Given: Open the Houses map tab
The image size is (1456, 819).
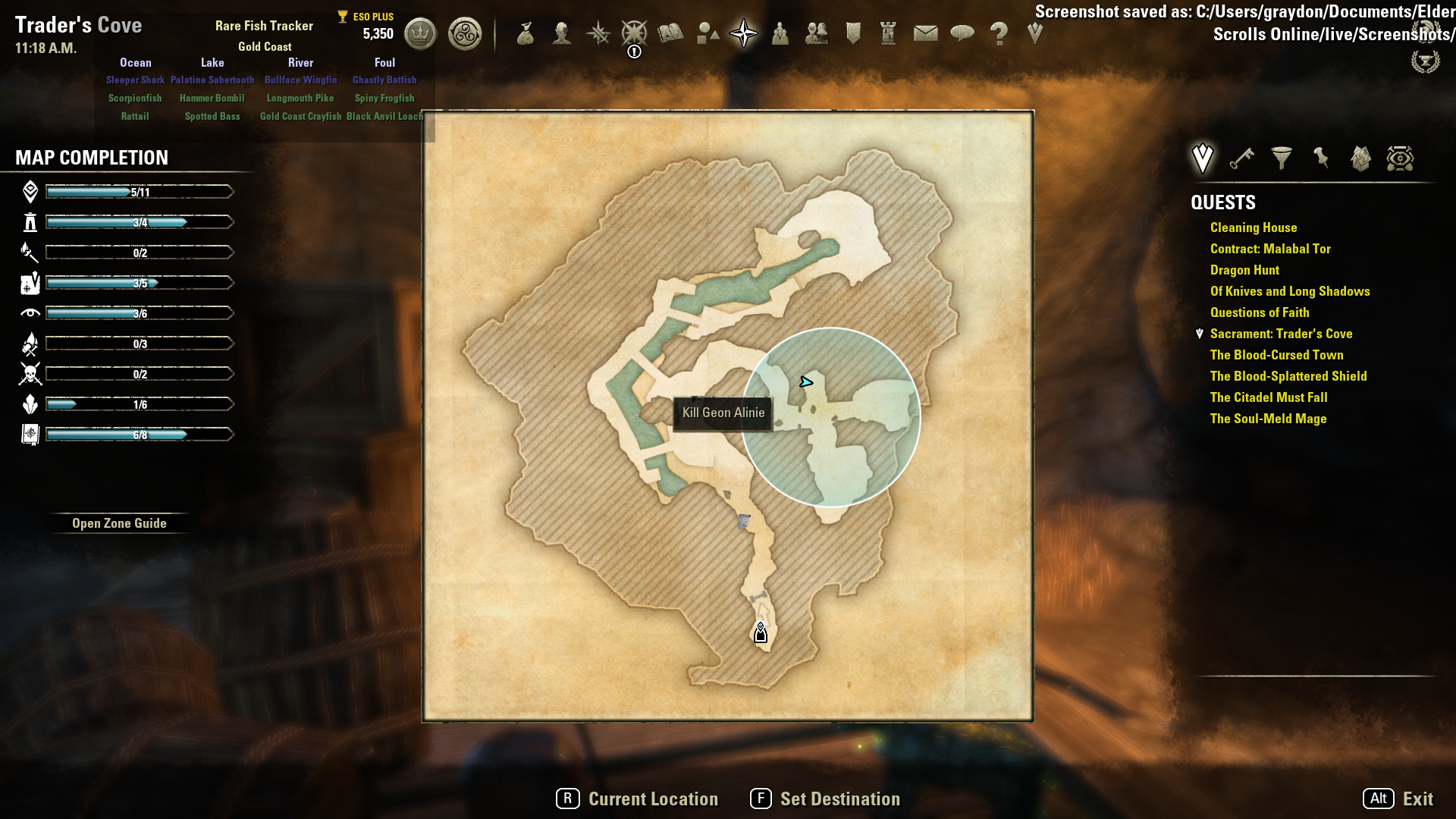Looking at the screenshot, I should point(1360,158).
